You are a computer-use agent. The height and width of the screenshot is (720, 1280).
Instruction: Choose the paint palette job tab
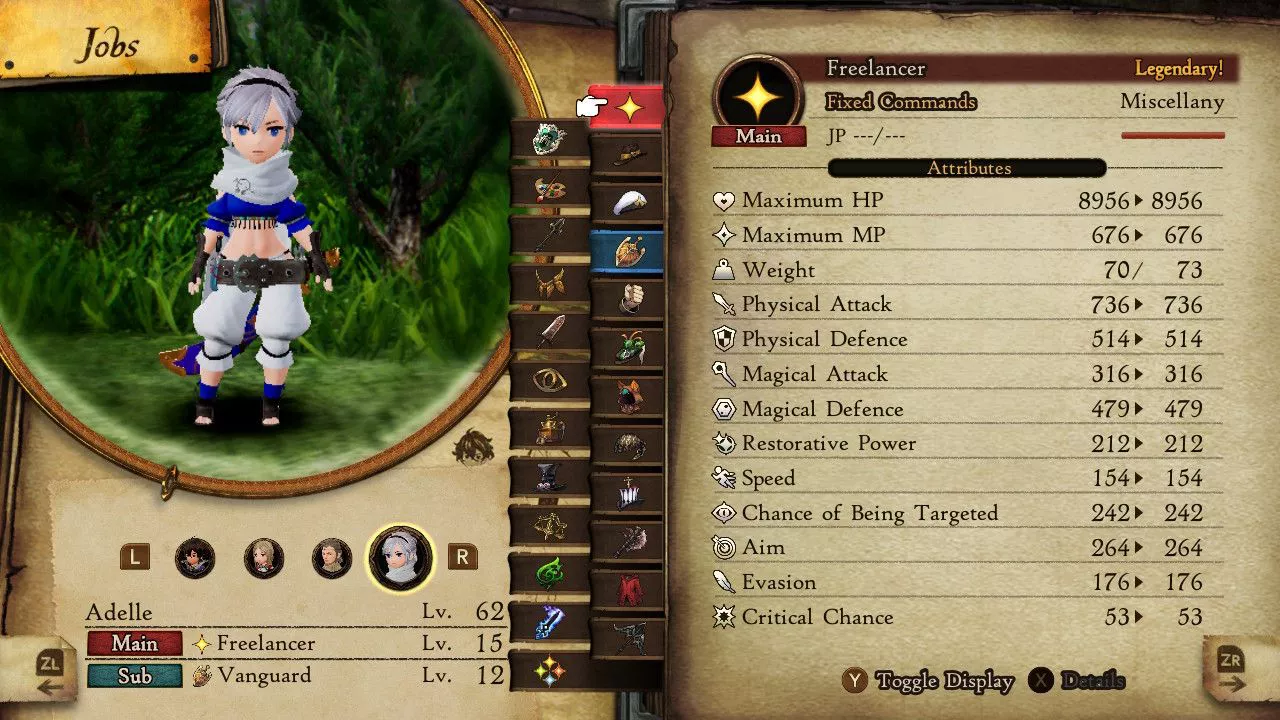[x=549, y=187]
